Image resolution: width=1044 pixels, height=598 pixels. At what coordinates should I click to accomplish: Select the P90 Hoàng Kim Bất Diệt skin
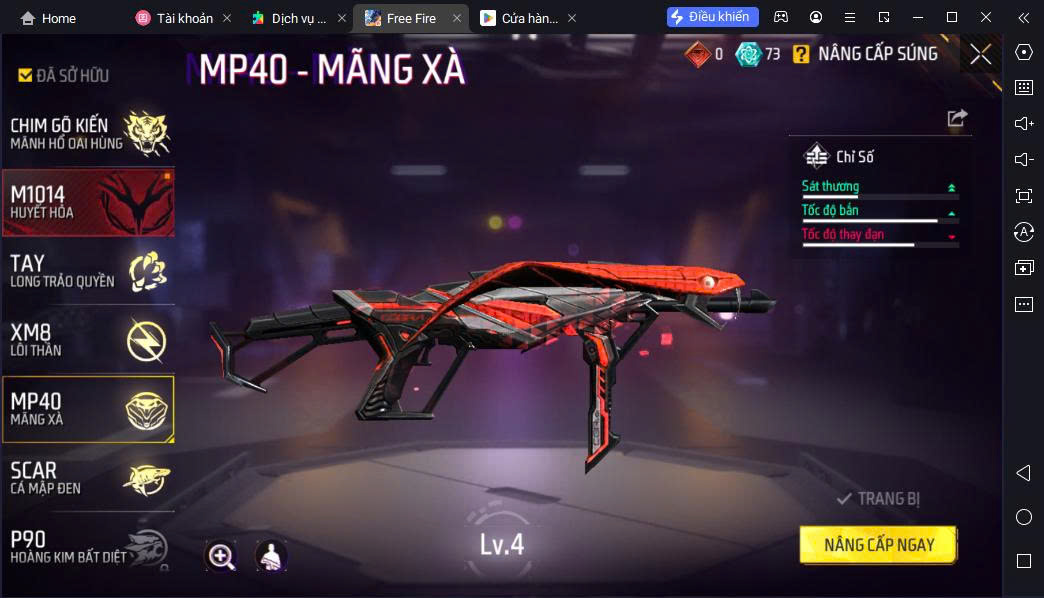click(x=88, y=545)
